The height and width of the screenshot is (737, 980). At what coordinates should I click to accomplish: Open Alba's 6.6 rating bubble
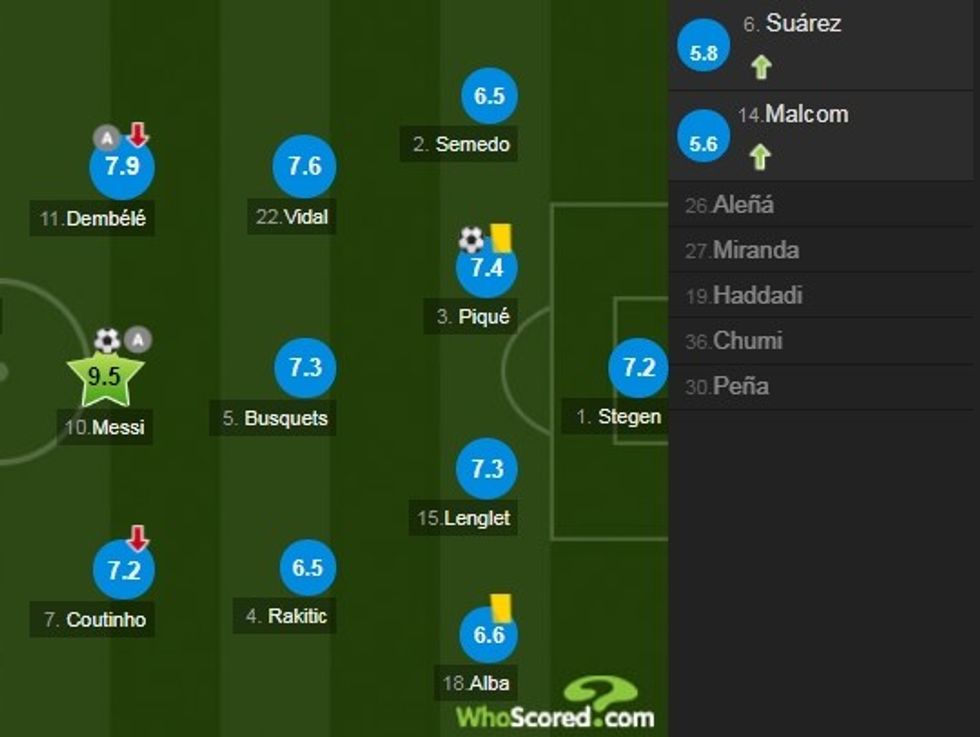[489, 635]
